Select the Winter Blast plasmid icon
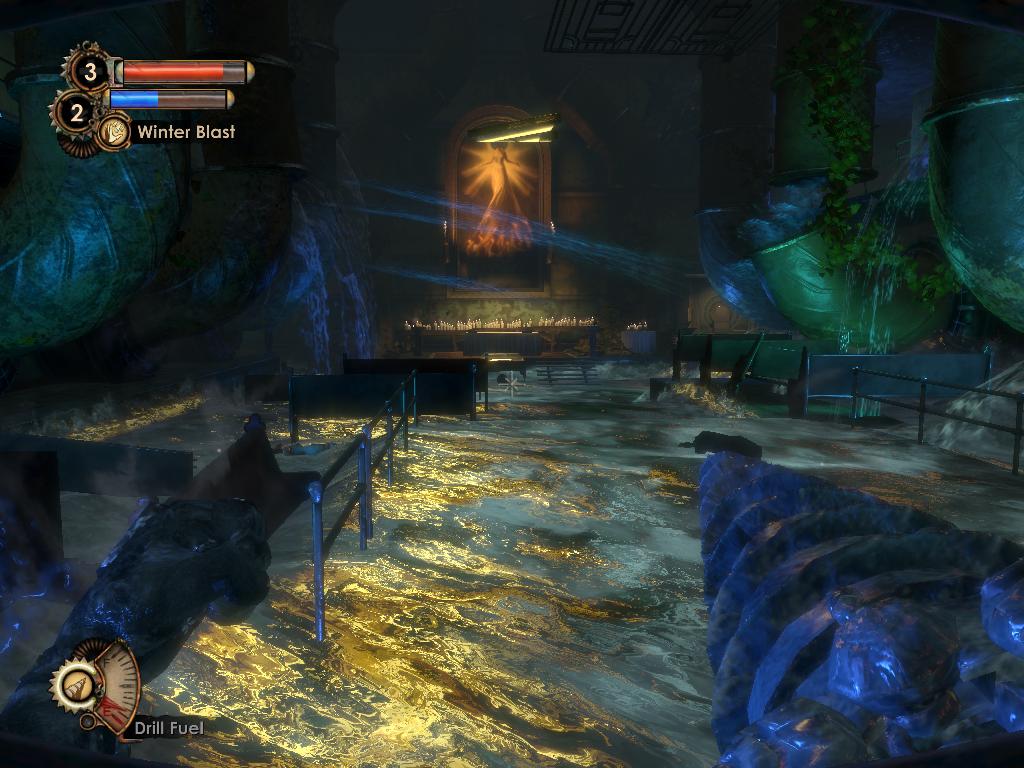 [x=115, y=132]
